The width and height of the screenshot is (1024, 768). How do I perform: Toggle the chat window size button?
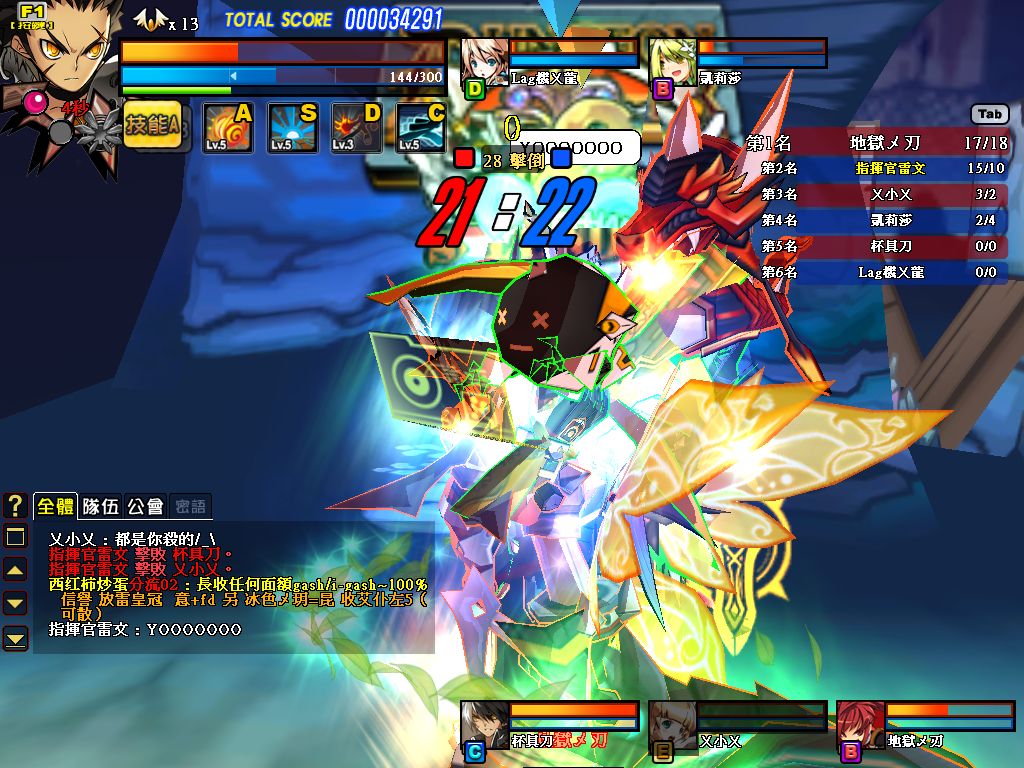[x=15, y=537]
